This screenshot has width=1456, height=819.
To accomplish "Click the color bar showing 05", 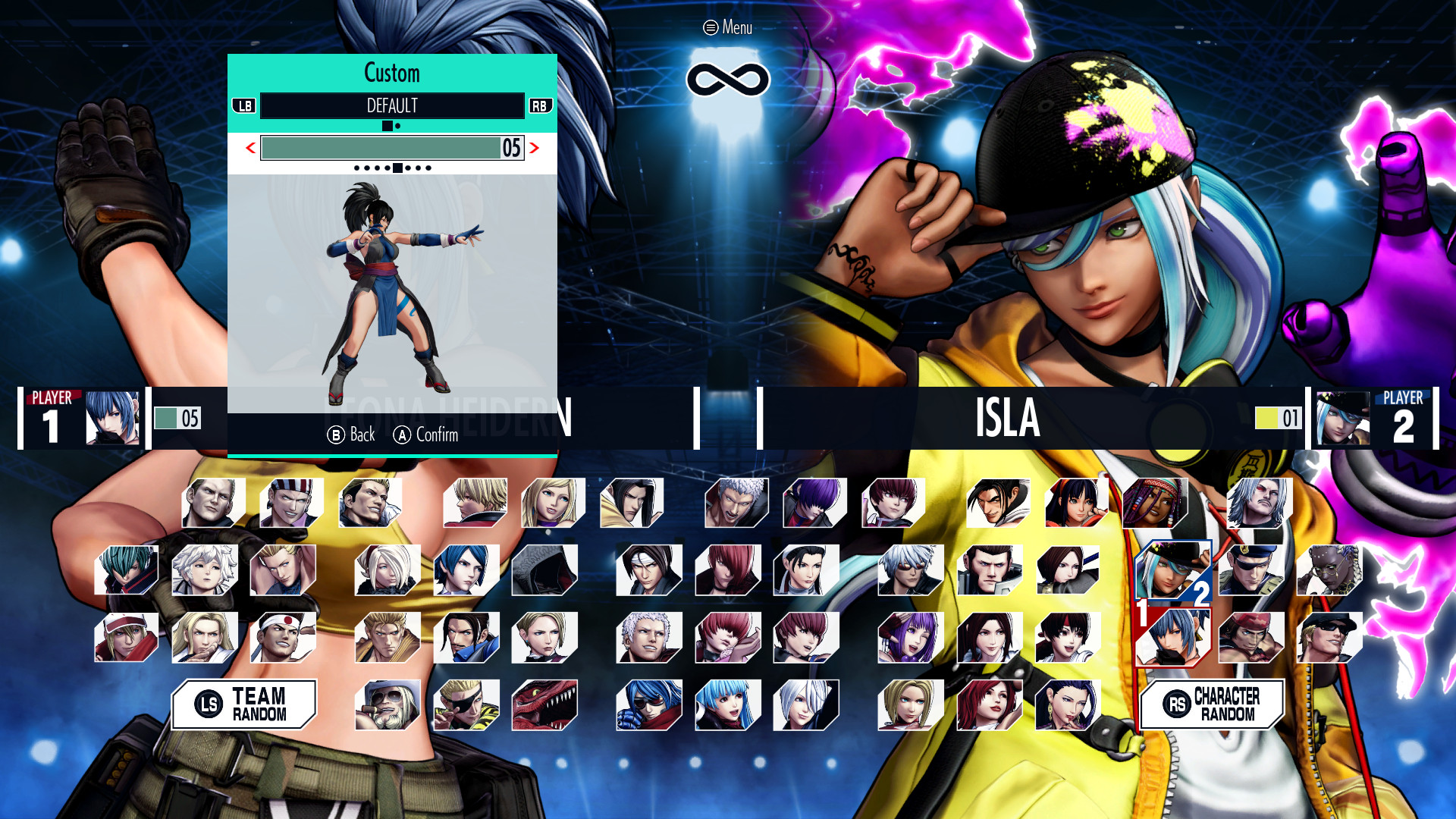I will [x=391, y=148].
